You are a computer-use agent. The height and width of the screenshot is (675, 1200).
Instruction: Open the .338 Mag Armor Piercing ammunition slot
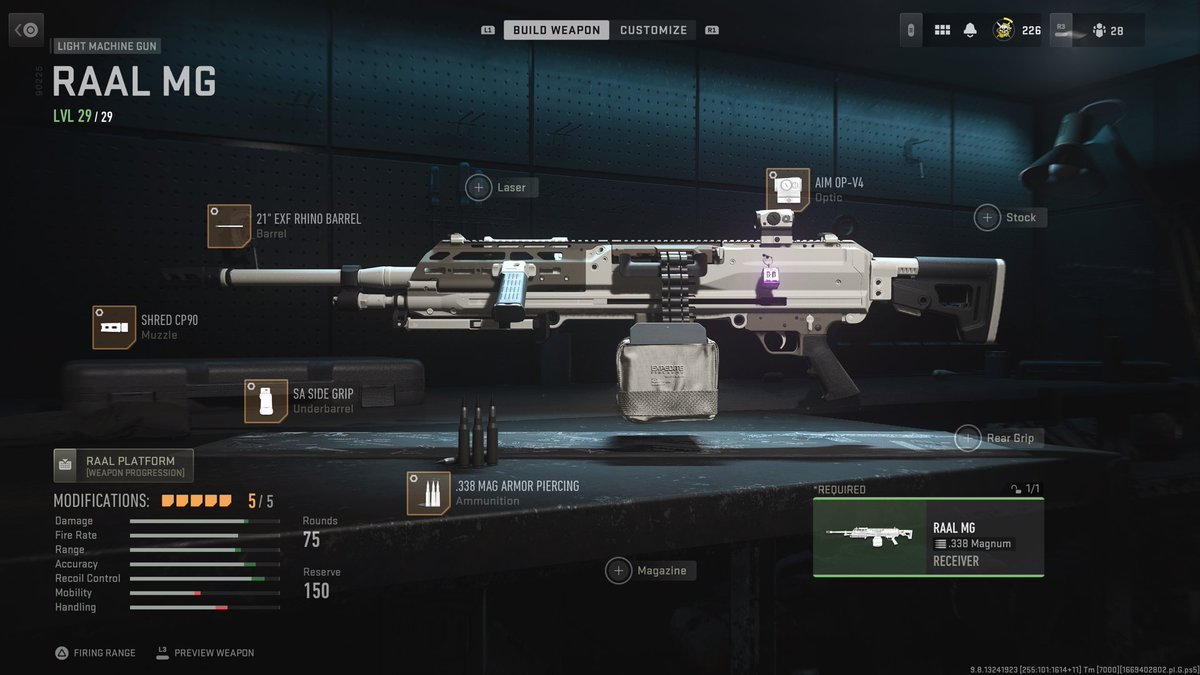428,493
